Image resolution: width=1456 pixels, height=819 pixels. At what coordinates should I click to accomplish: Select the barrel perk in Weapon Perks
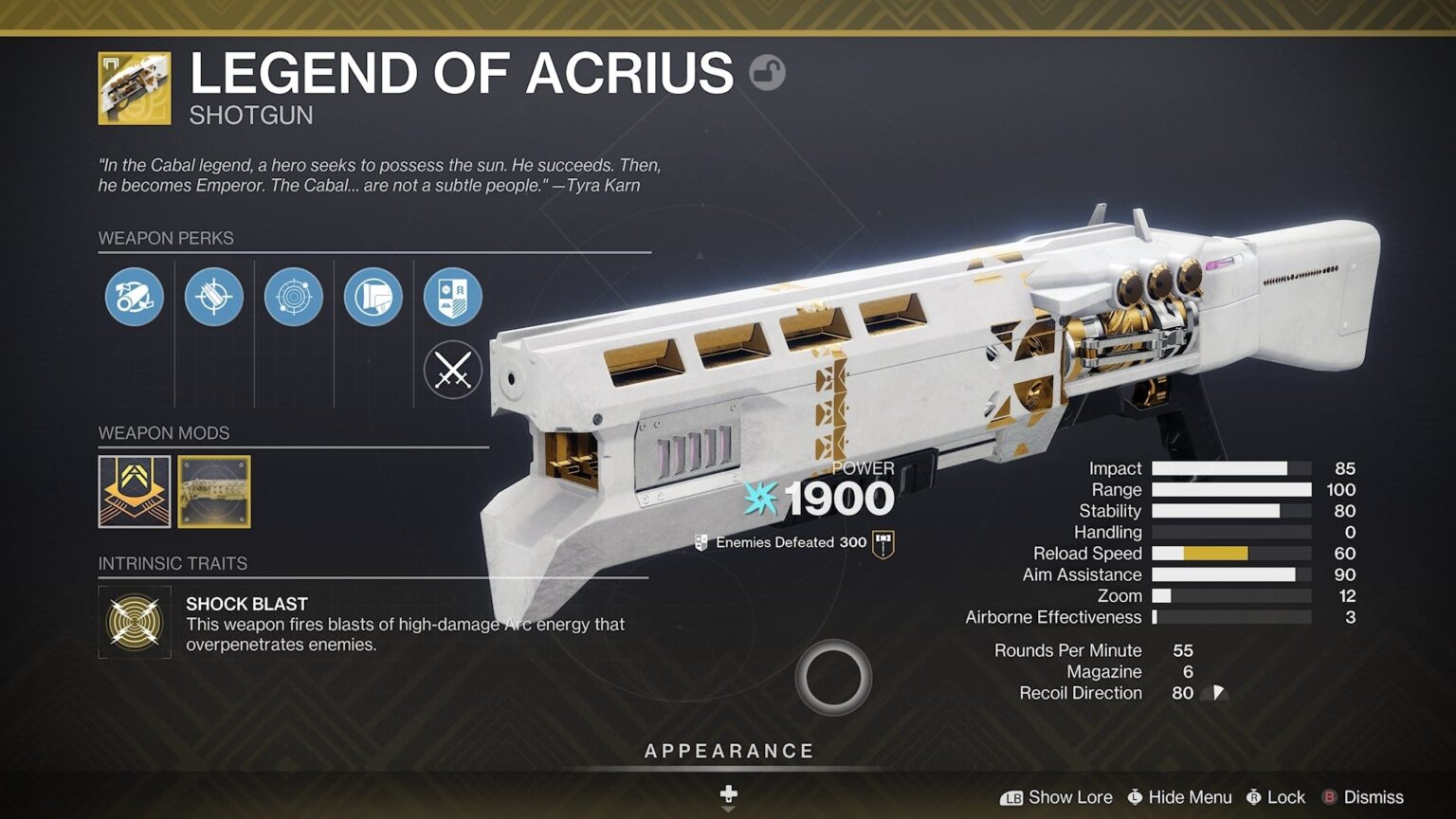click(x=134, y=297)
